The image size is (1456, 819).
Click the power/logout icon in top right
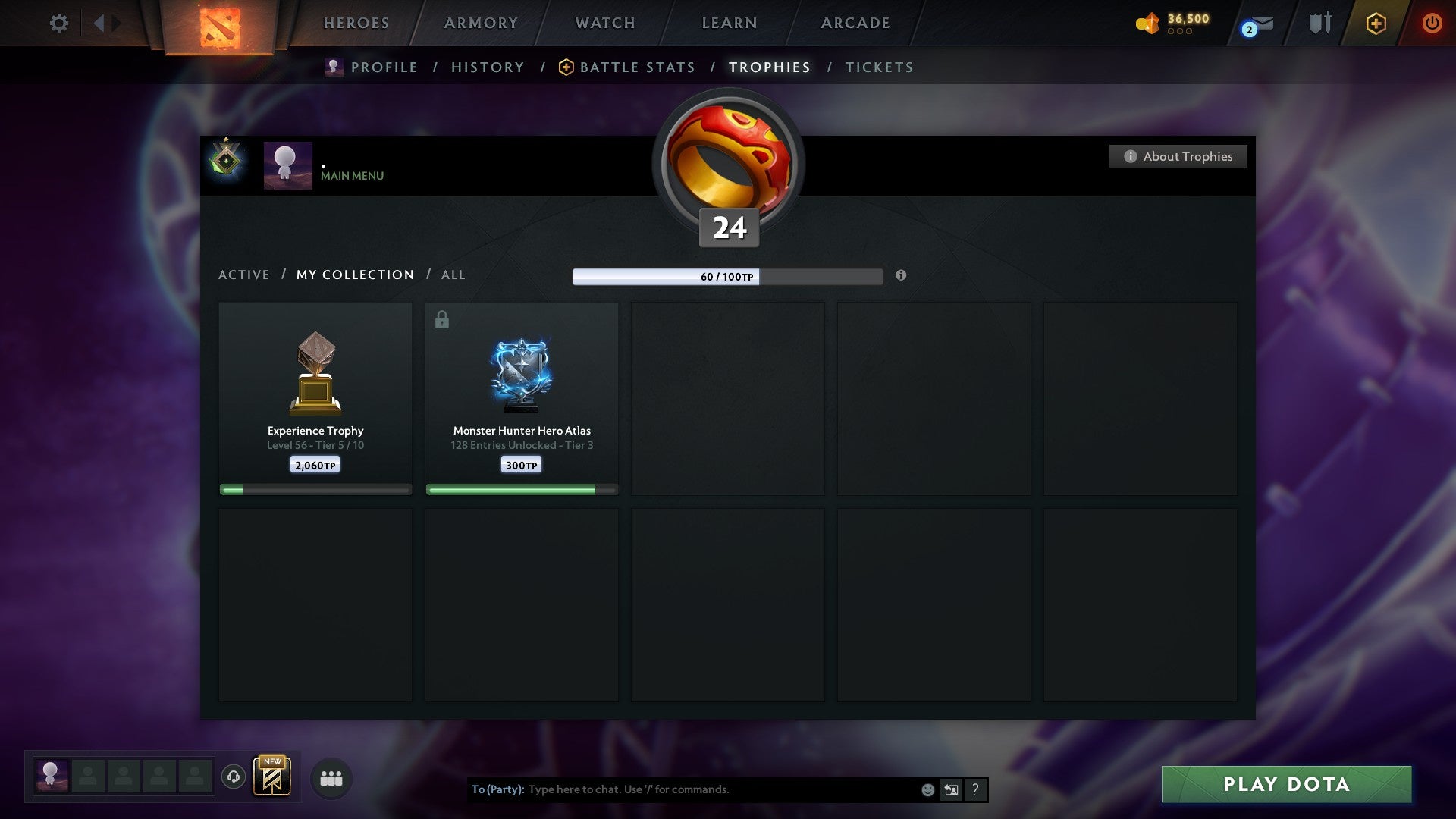pyautogui.click(x=1432, y=23)
